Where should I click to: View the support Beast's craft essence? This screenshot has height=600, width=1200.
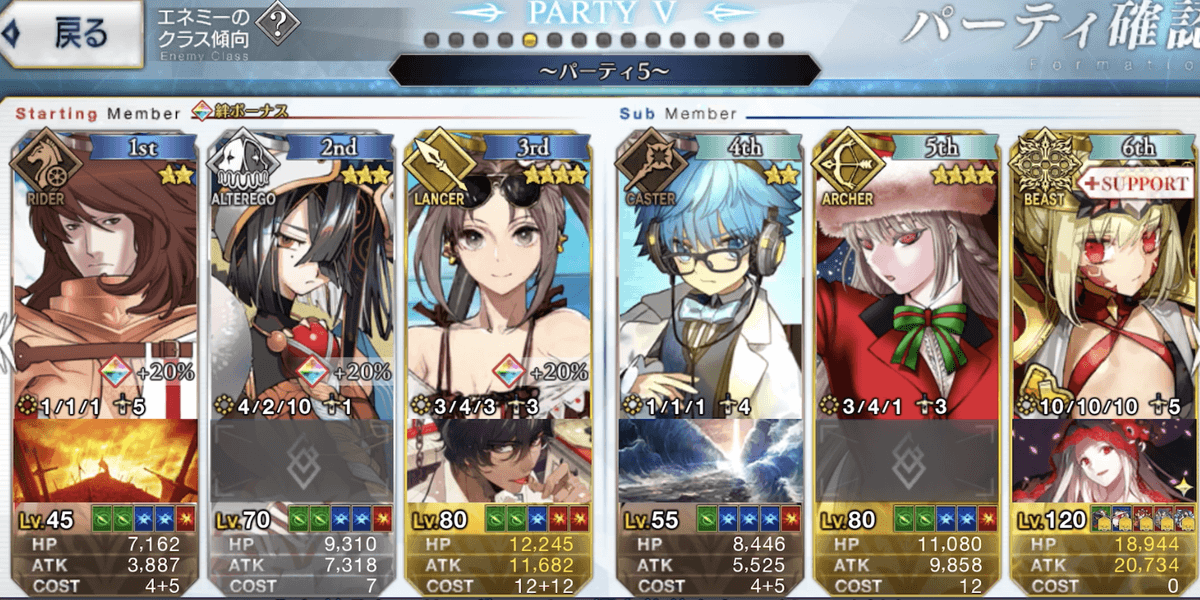point(1104,460)
